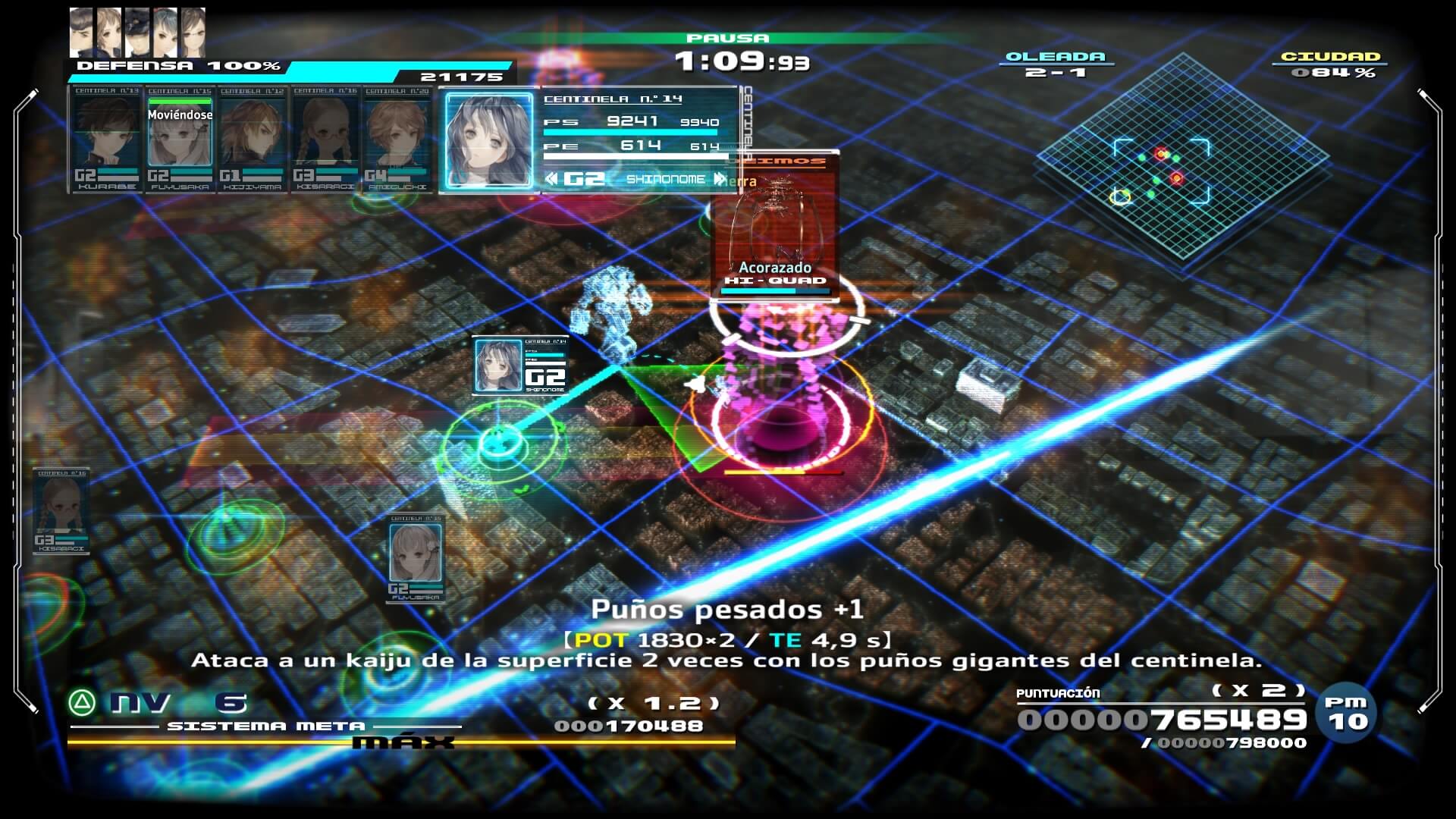The image size is (1456, 819).
Task: Select the Deimos Acorazado HI-QUAD enemy panel
Action: click(x=775, y=227)
